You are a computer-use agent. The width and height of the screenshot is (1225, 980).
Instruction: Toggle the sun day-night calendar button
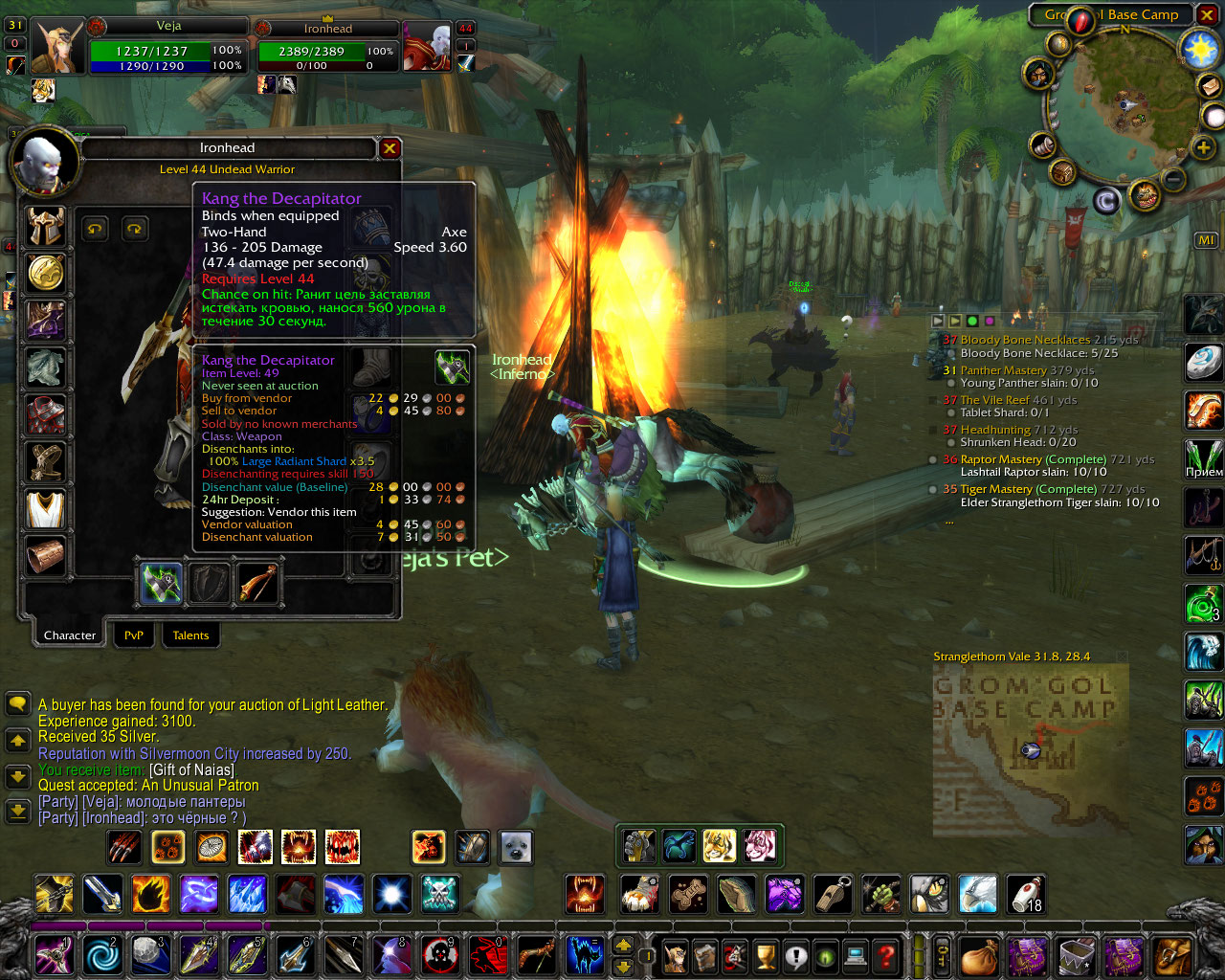(1200, 49)
